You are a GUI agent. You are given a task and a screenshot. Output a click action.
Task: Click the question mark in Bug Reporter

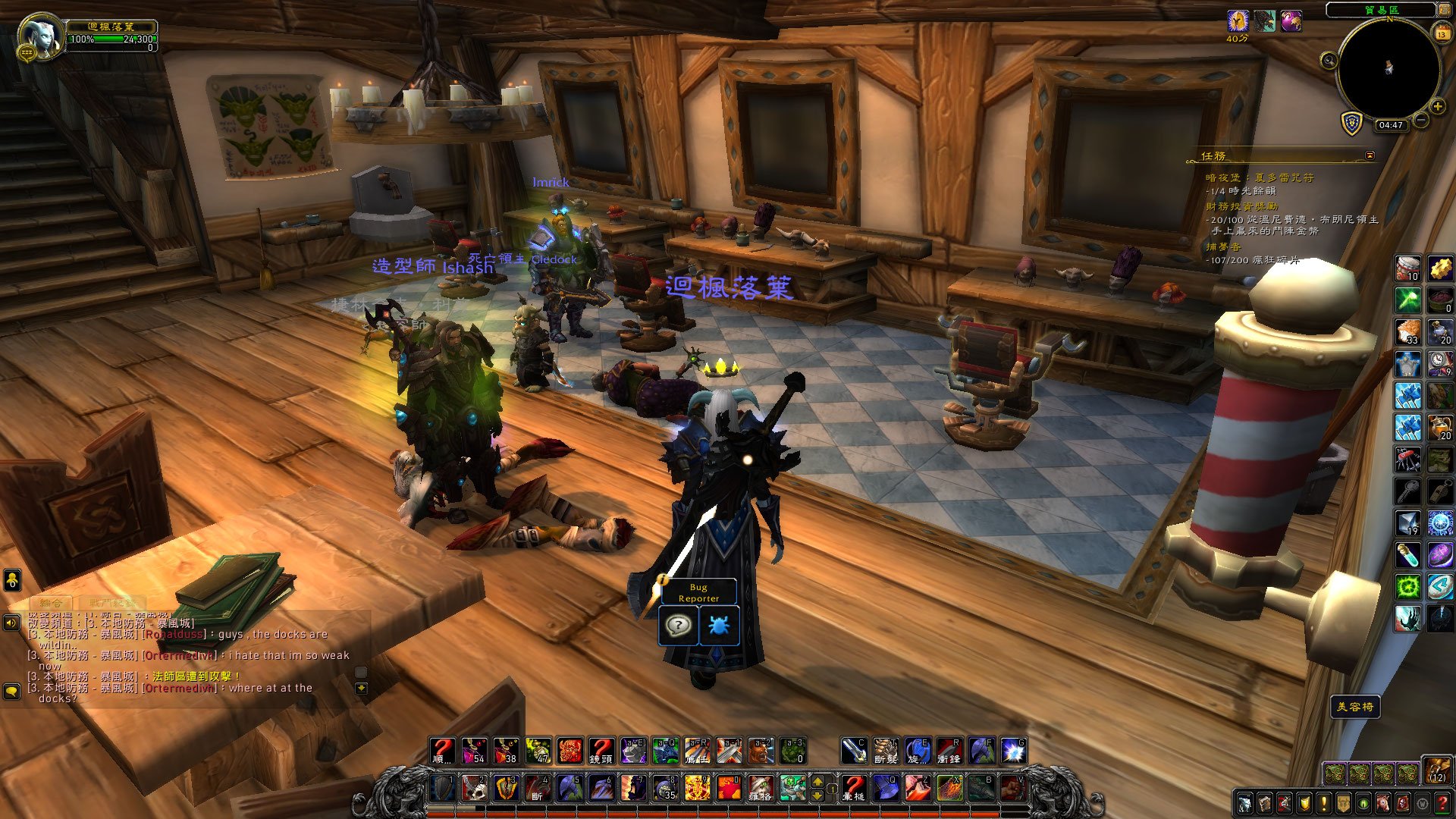678,626
